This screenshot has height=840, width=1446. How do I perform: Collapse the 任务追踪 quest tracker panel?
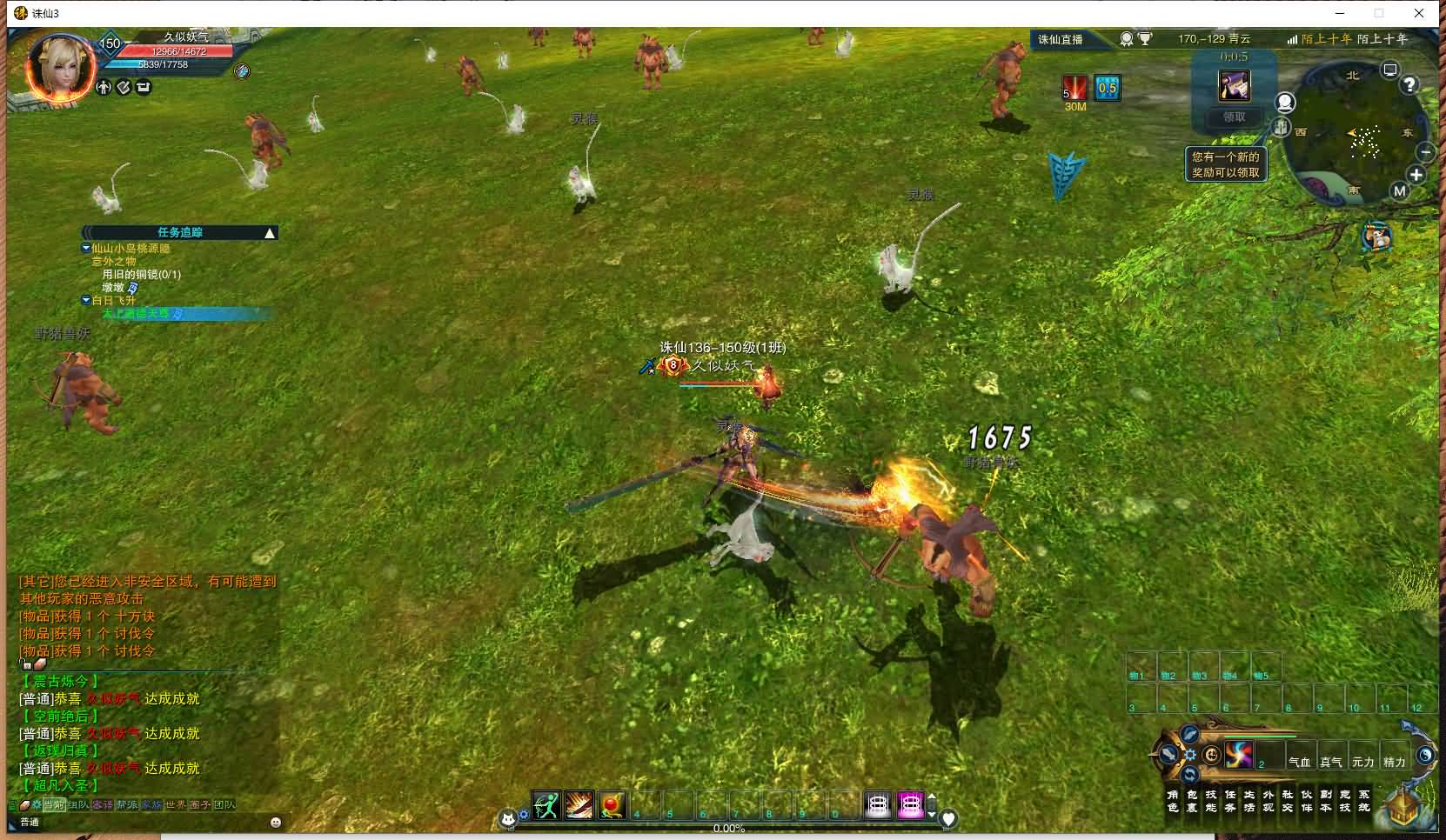point(270,233)
